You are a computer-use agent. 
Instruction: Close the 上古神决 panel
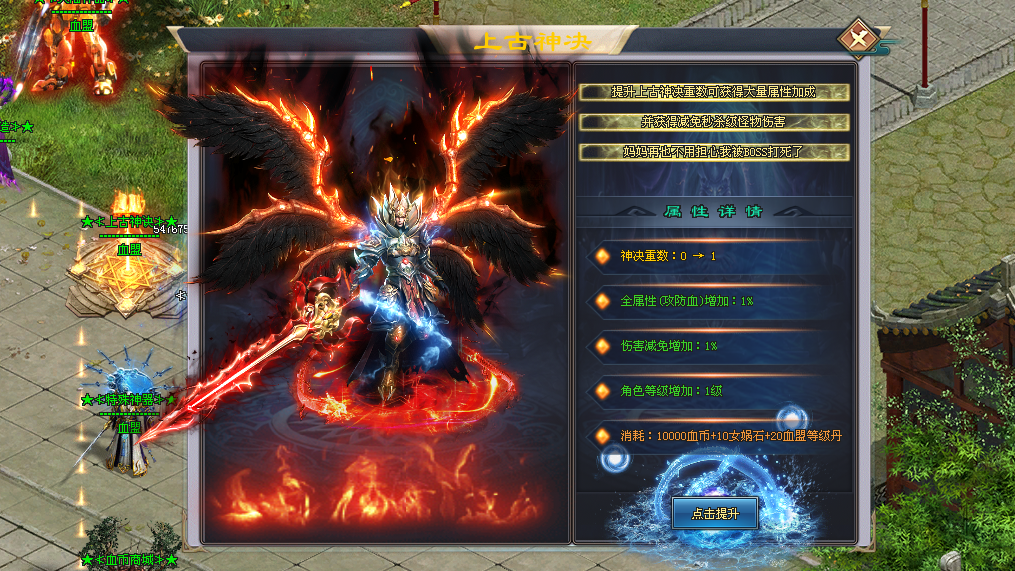(x=857, y=39)
